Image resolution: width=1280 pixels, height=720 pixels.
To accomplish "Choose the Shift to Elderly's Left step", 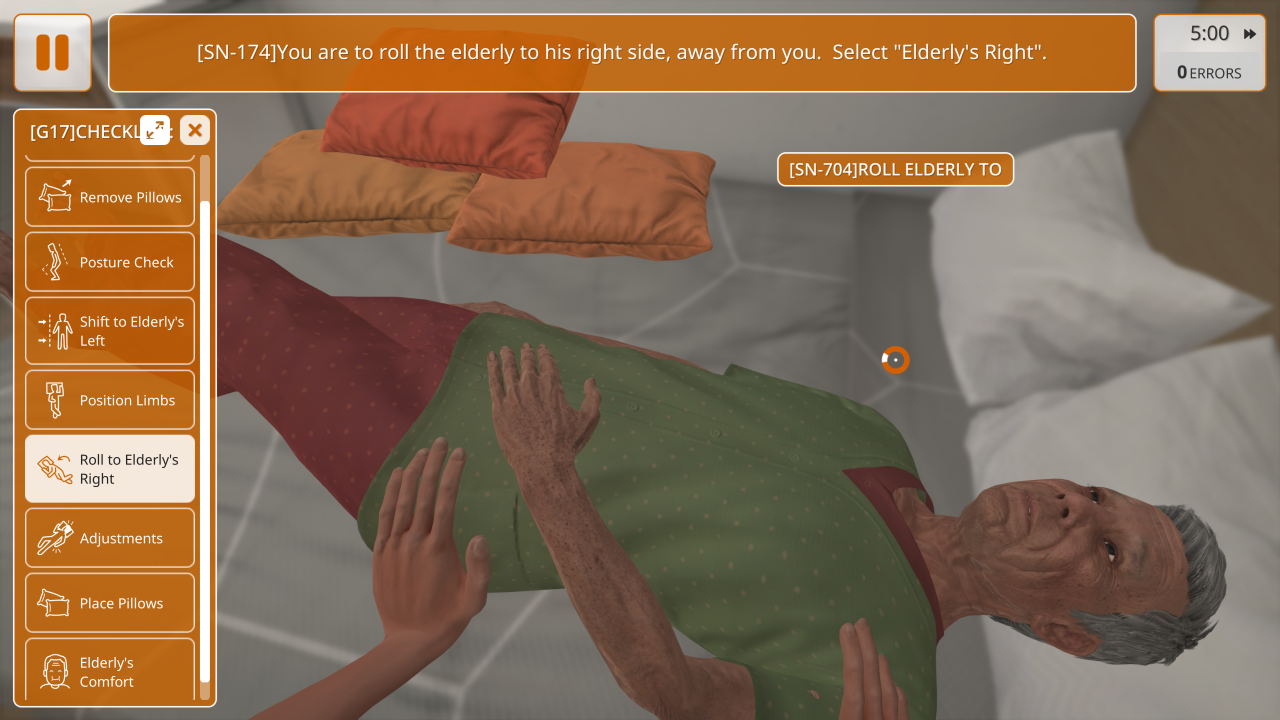I will 110,331.
